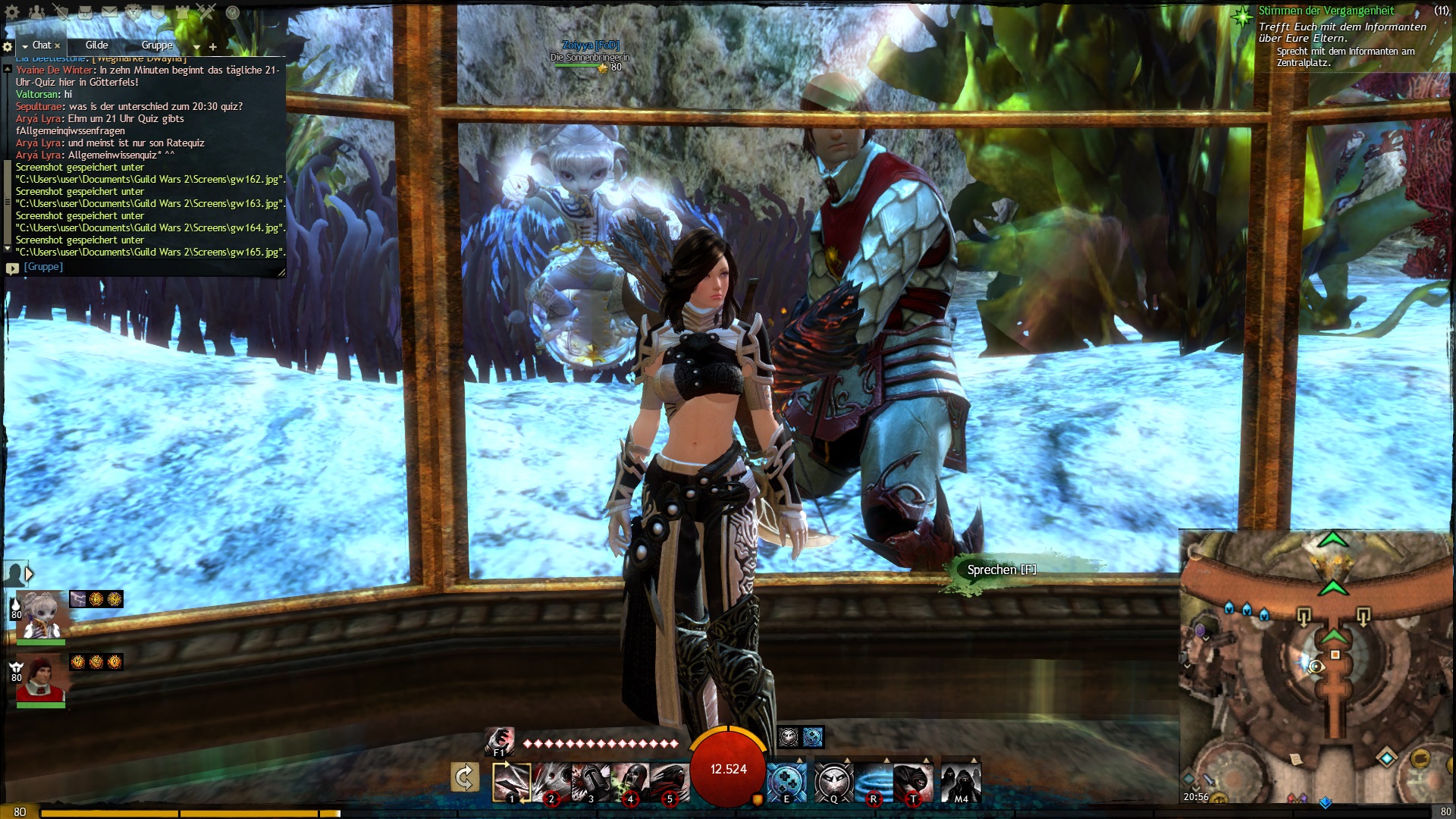
Task: Open the game menu gear icon
Action: pyautogui.click(x=12, y=12)
